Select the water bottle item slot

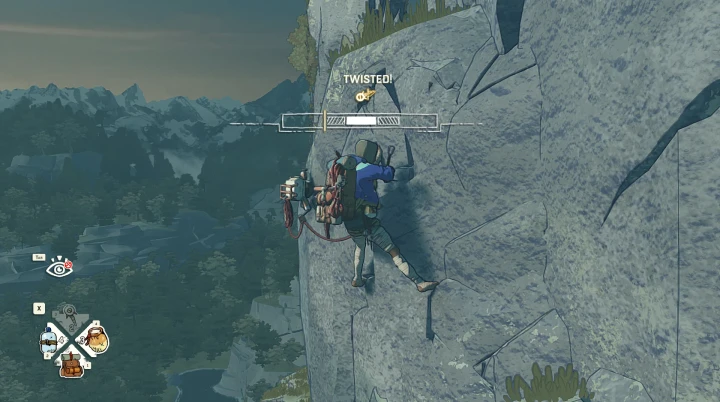(49, 341)
